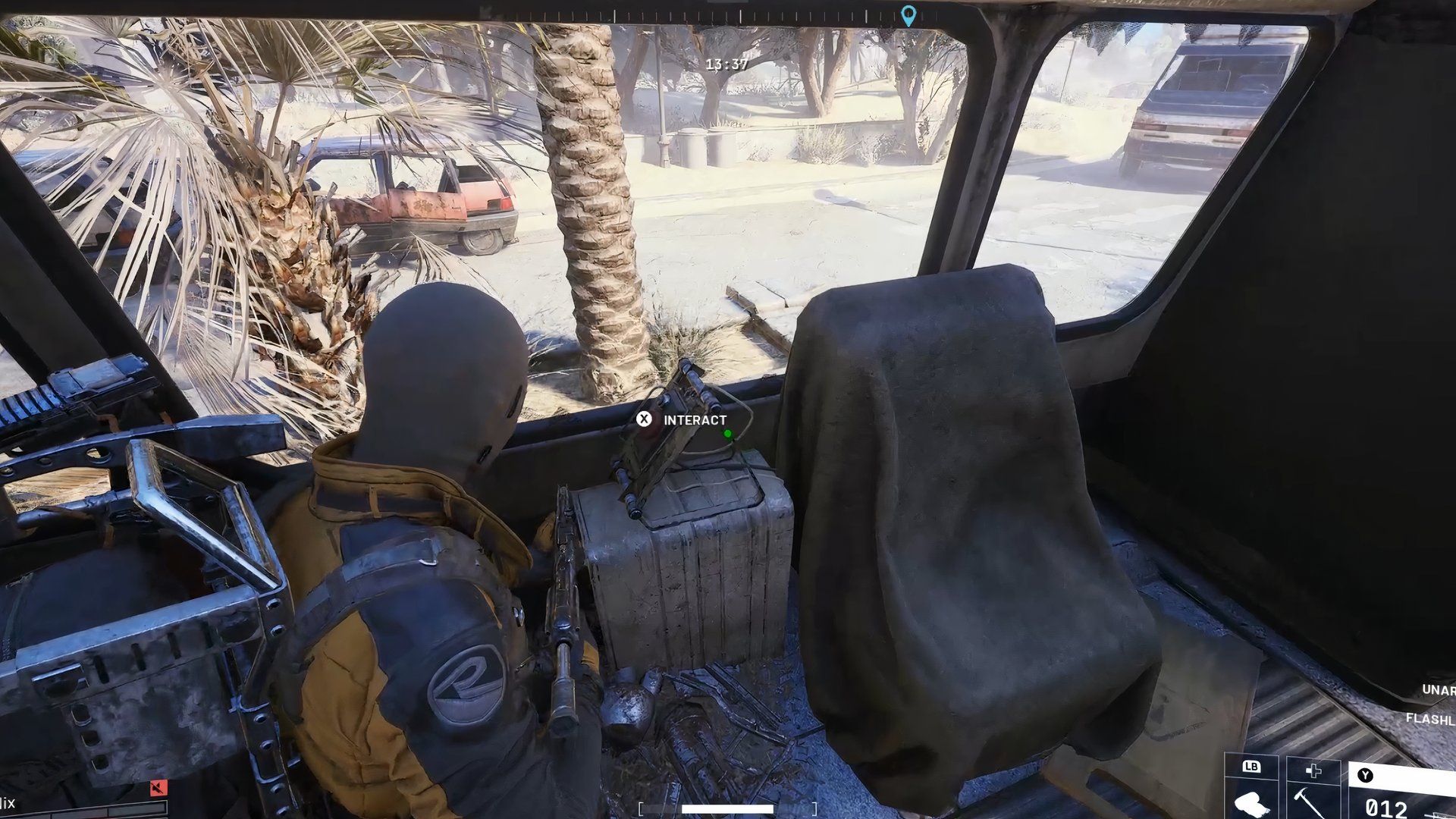The width and height of the screenshot is (1456, 819).
Task: Click the Y button prompt on the weapon slot
Action: (1366, 776)
